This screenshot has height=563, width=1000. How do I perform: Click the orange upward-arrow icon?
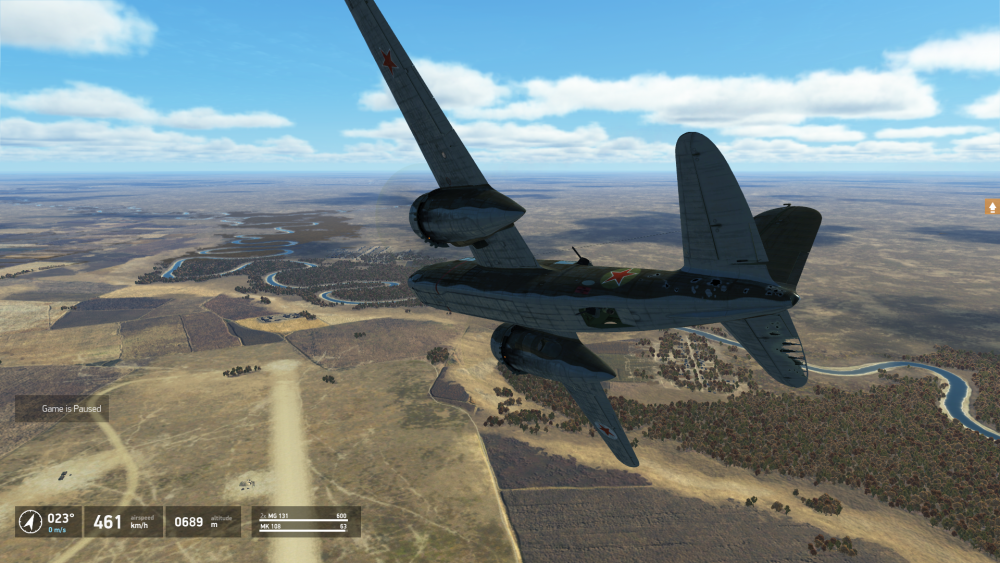(x=992, y=207)
